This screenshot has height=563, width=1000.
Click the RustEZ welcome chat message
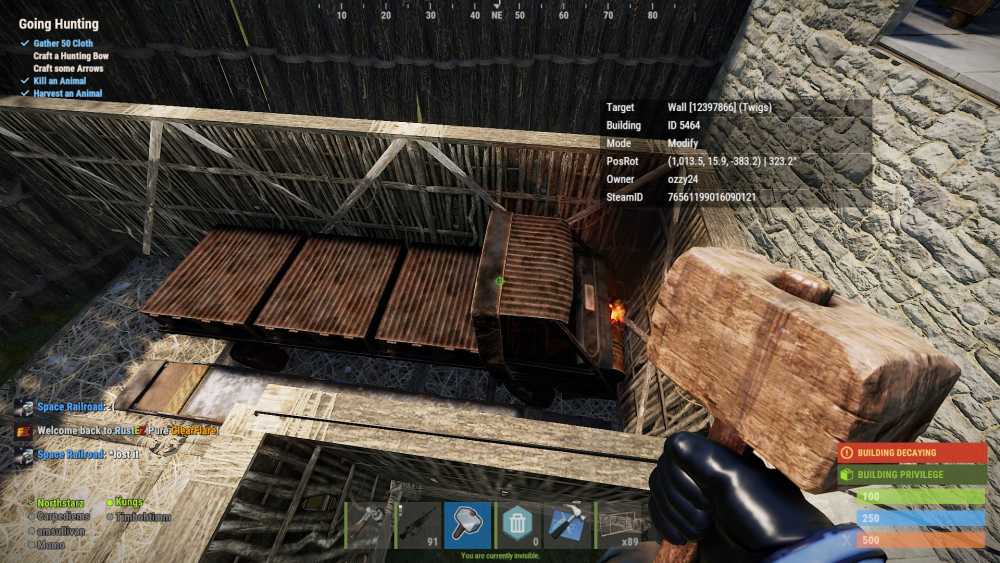coord(110,430)
